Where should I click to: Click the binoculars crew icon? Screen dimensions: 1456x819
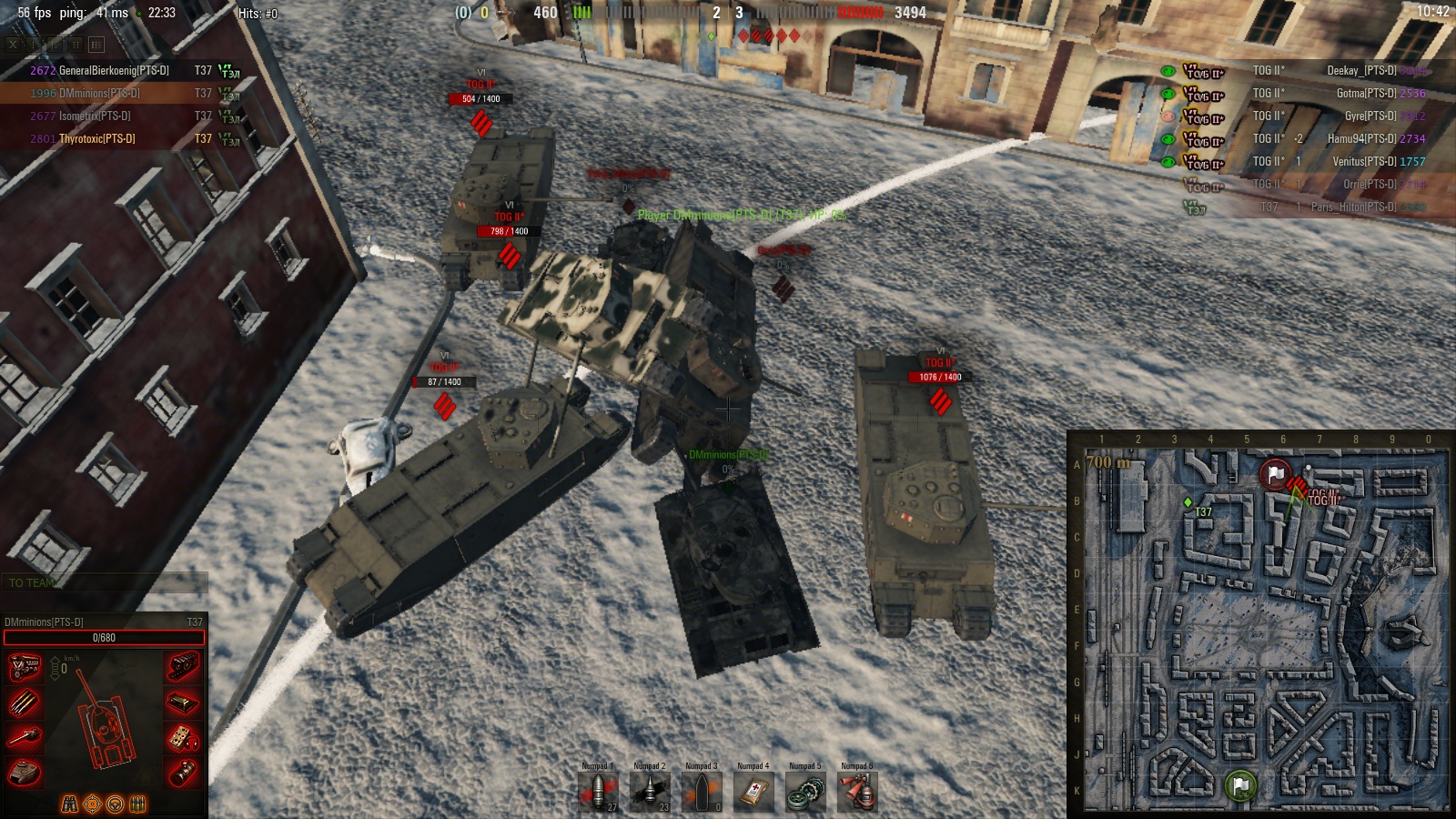coord(69,804)
